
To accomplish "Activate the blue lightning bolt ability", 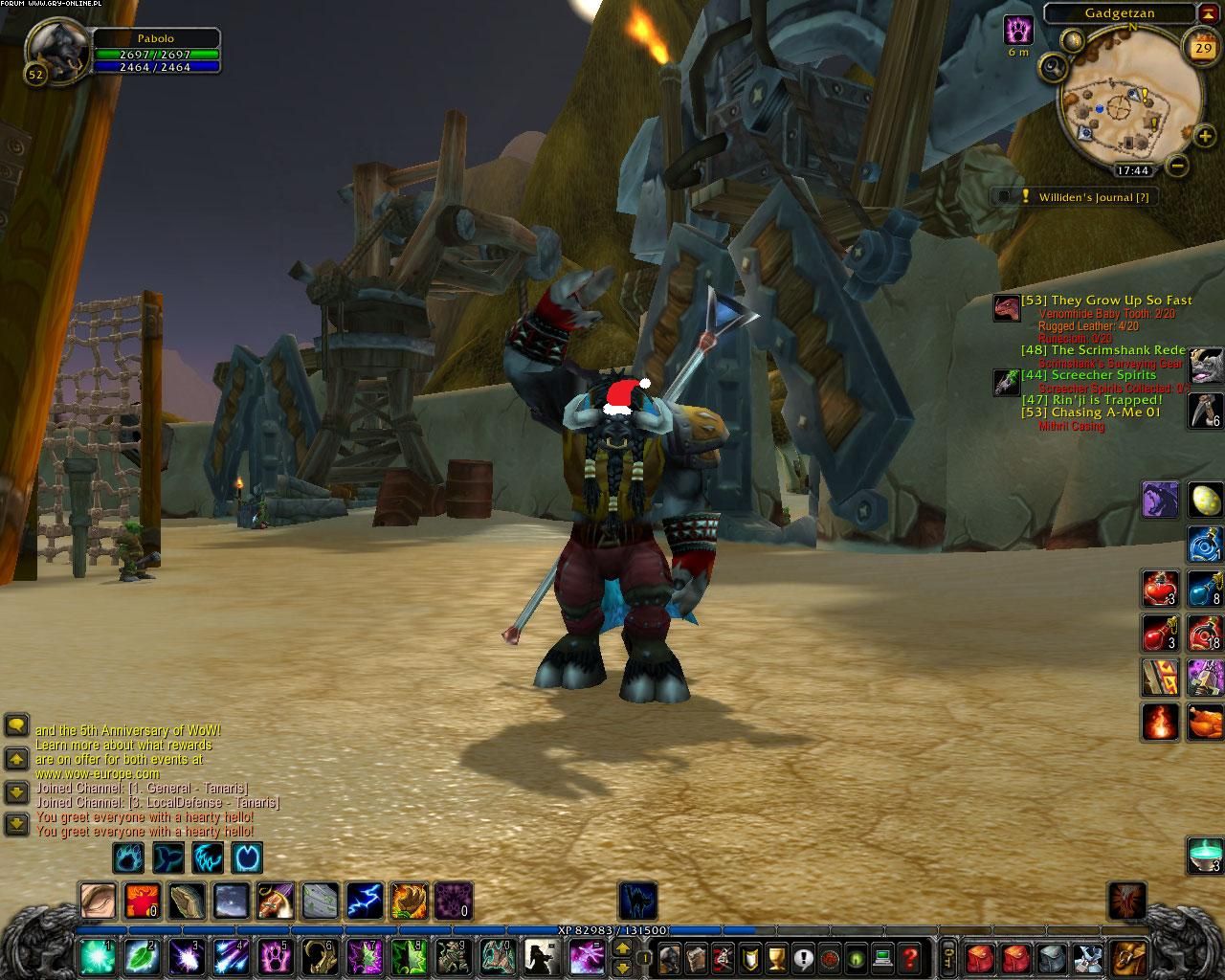I will [x=364, y=901].
